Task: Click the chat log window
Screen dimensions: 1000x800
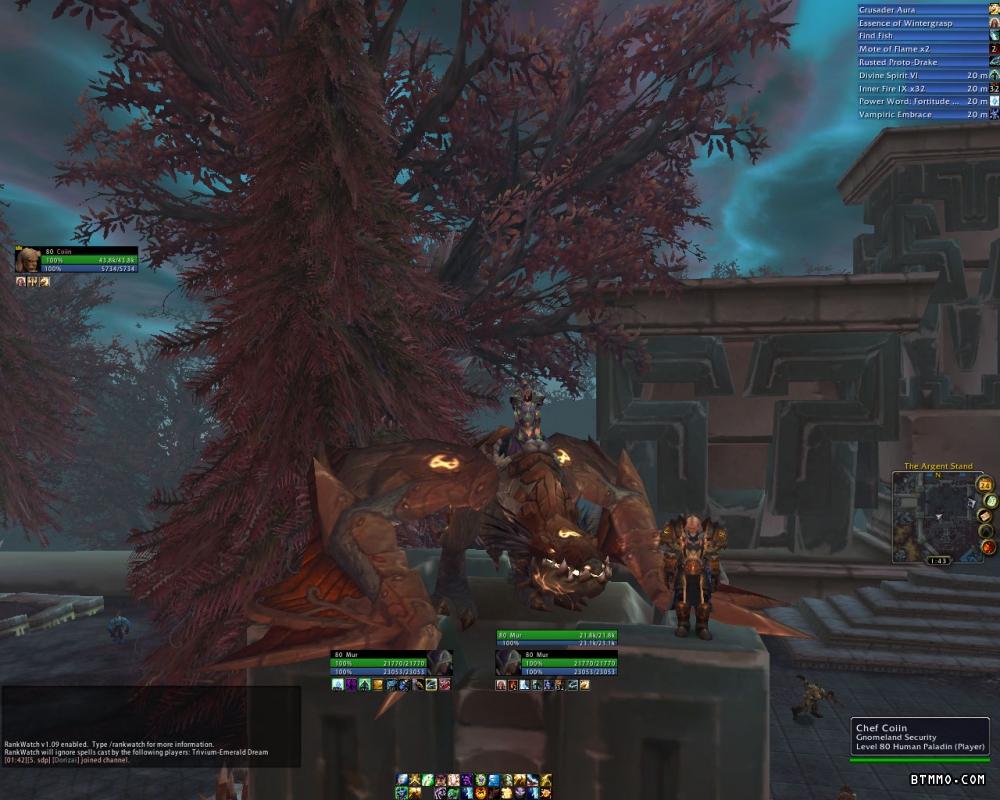Action: pos(150,727)
